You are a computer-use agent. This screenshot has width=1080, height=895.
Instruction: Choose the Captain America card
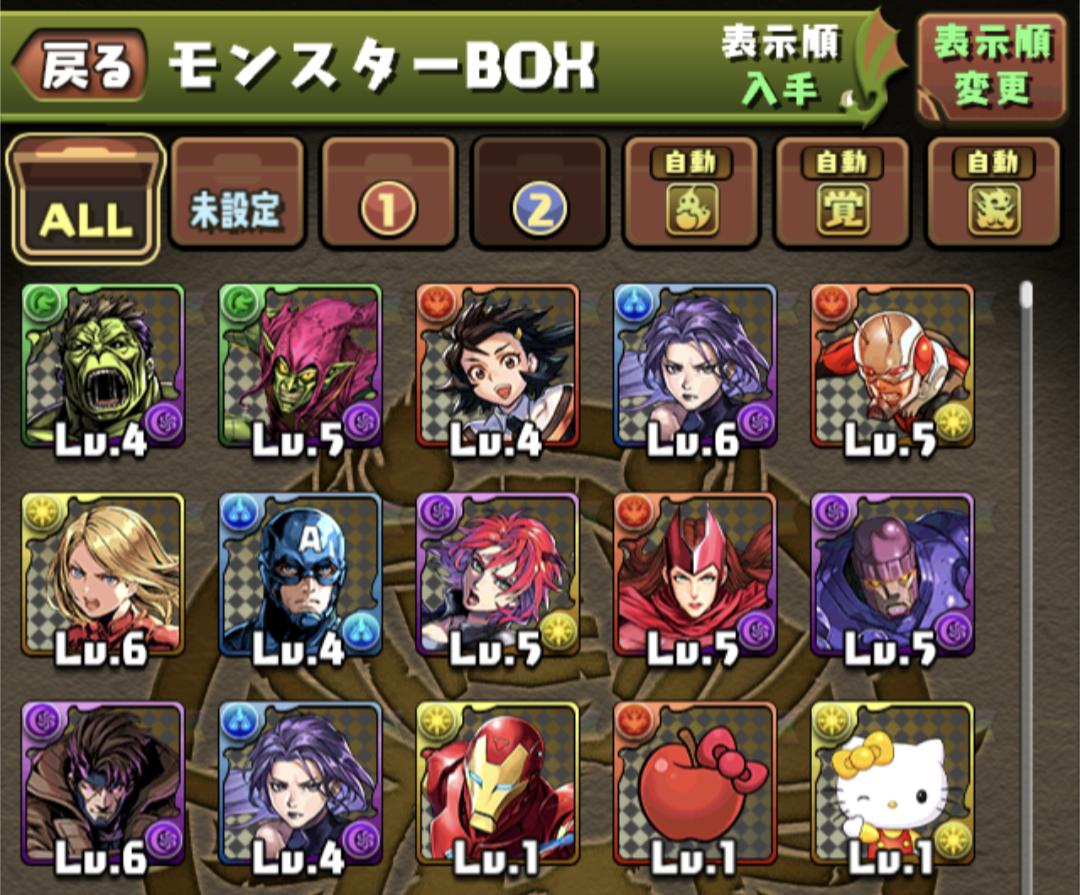pos(300,575)
